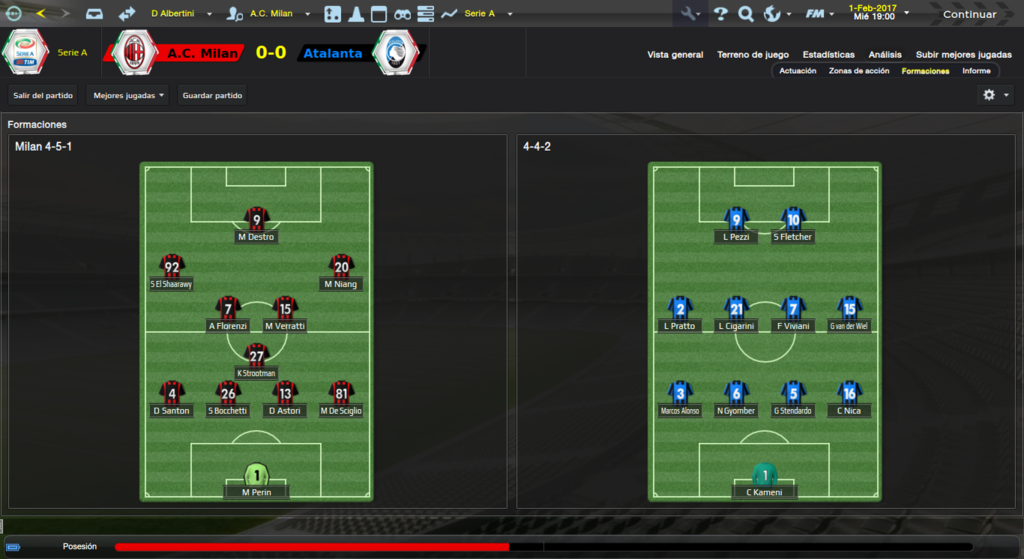Open the gear settings dropdown
This screenshot has height=559, width=1024.
pos(995,95)
